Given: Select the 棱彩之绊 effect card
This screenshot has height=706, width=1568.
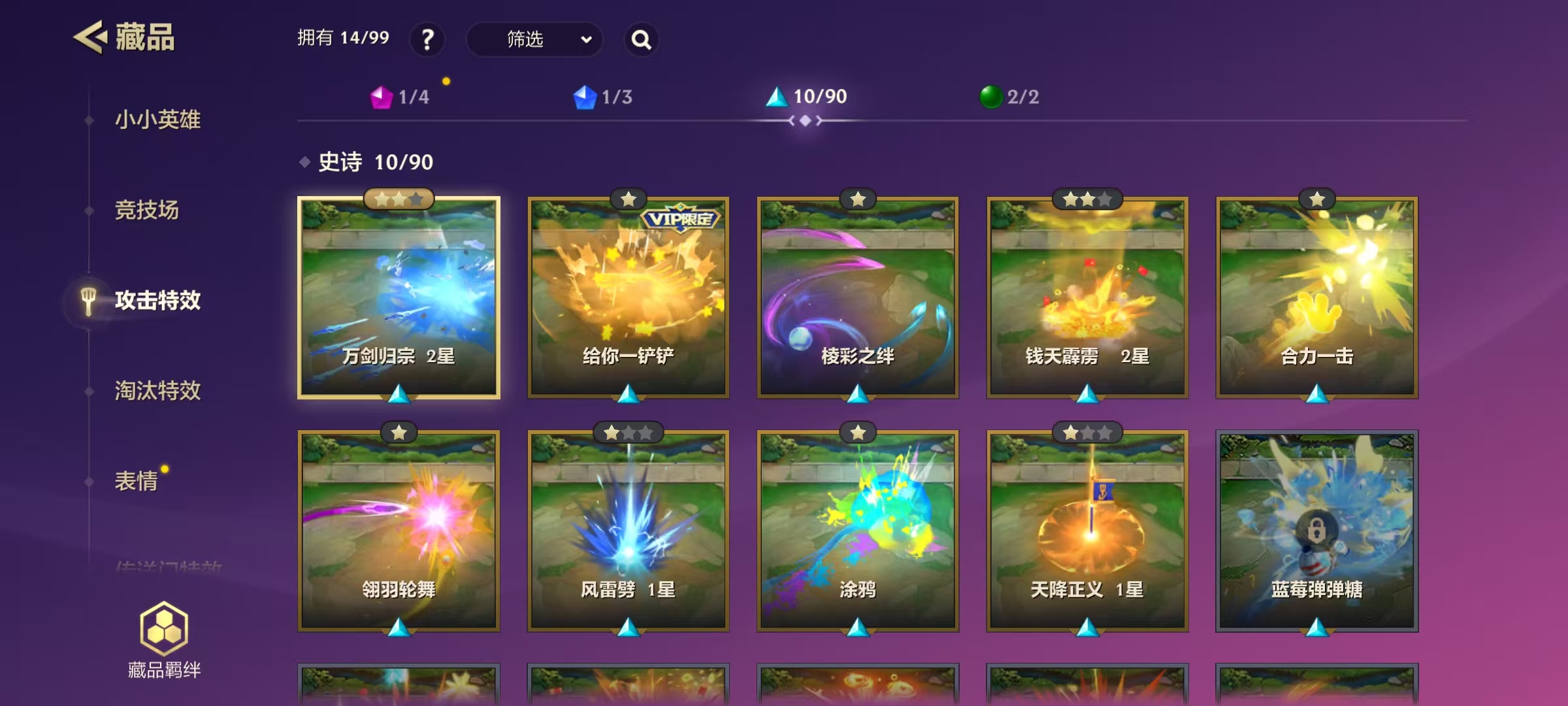Looking at the screenshot, I should [x=858, y=297].
